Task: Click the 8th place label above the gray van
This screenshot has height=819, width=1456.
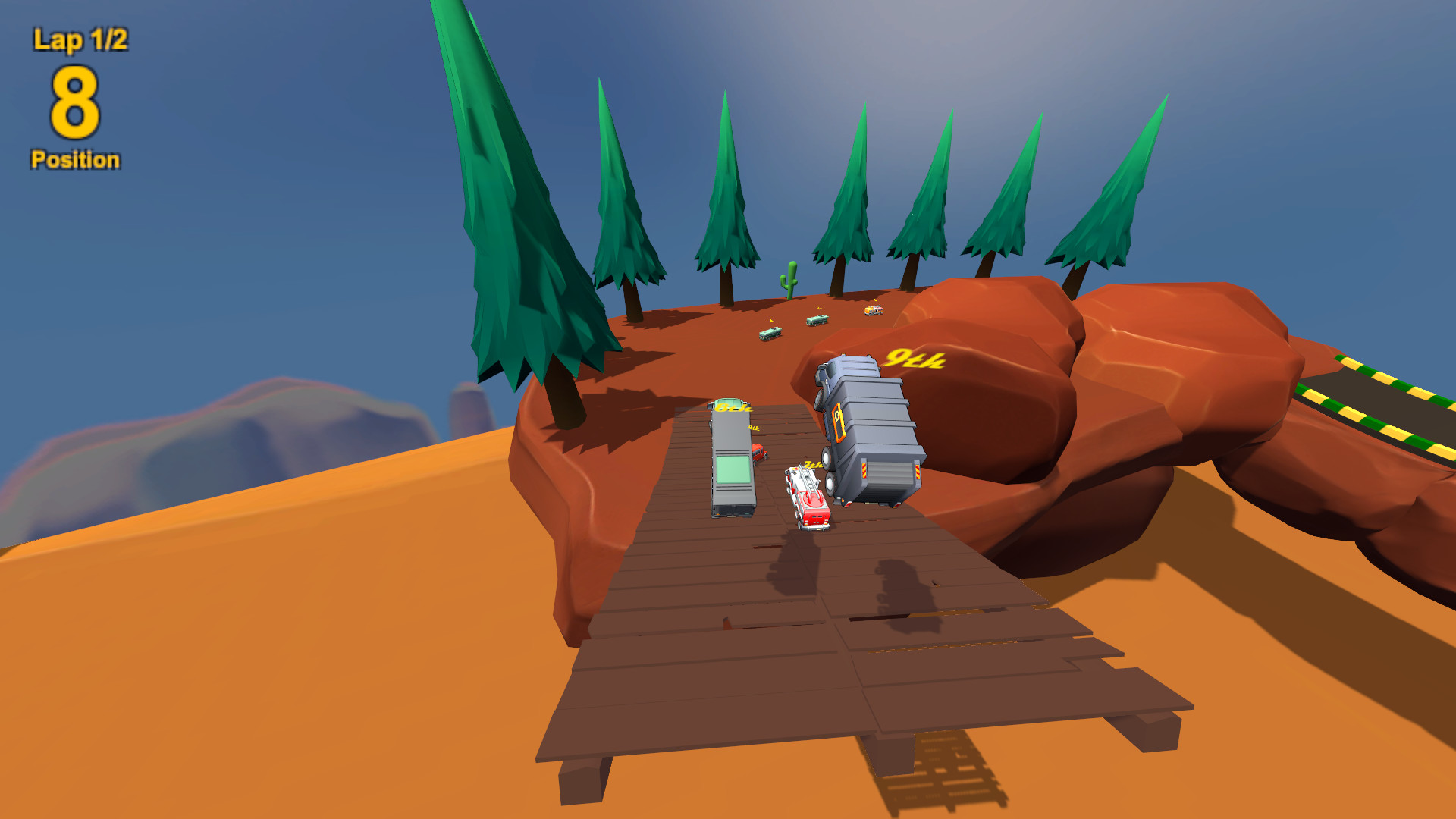Action: (x=733, y=409)
